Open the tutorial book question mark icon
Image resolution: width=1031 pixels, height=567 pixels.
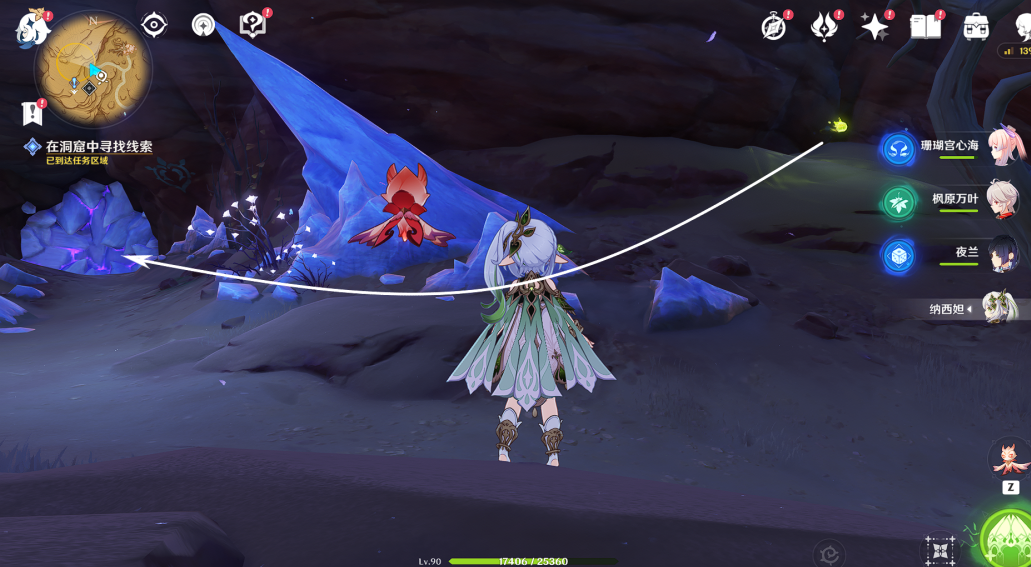click(x=253, y=25)
